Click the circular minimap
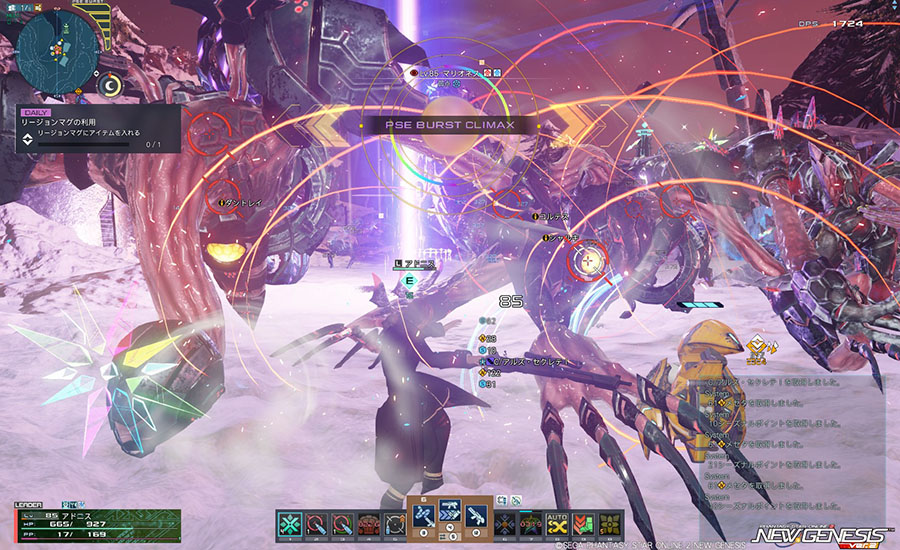900x550 pixels. click(55, 47)
